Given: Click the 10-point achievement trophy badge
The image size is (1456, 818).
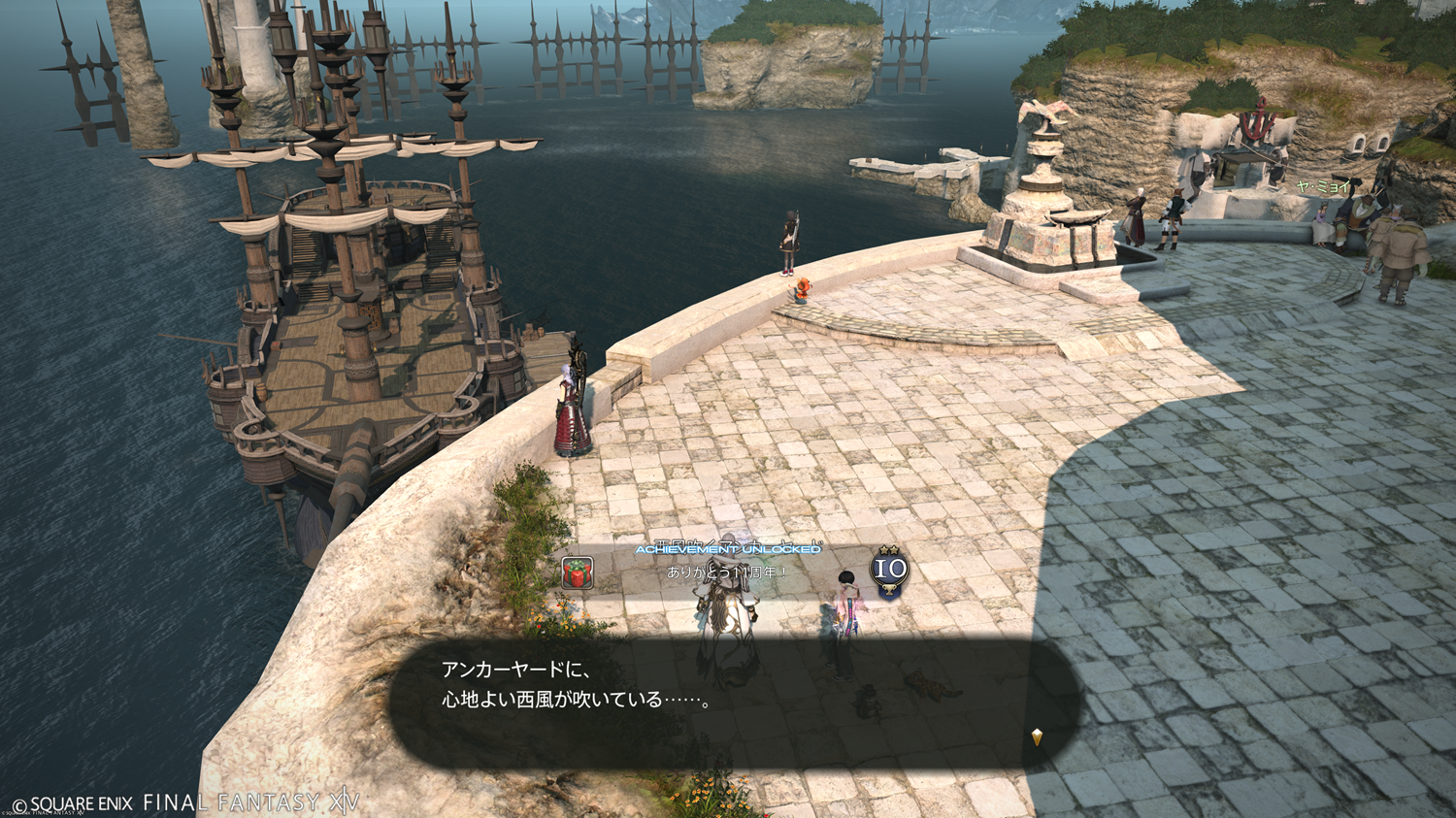Looking at the screenshot, I should (889, 570).
